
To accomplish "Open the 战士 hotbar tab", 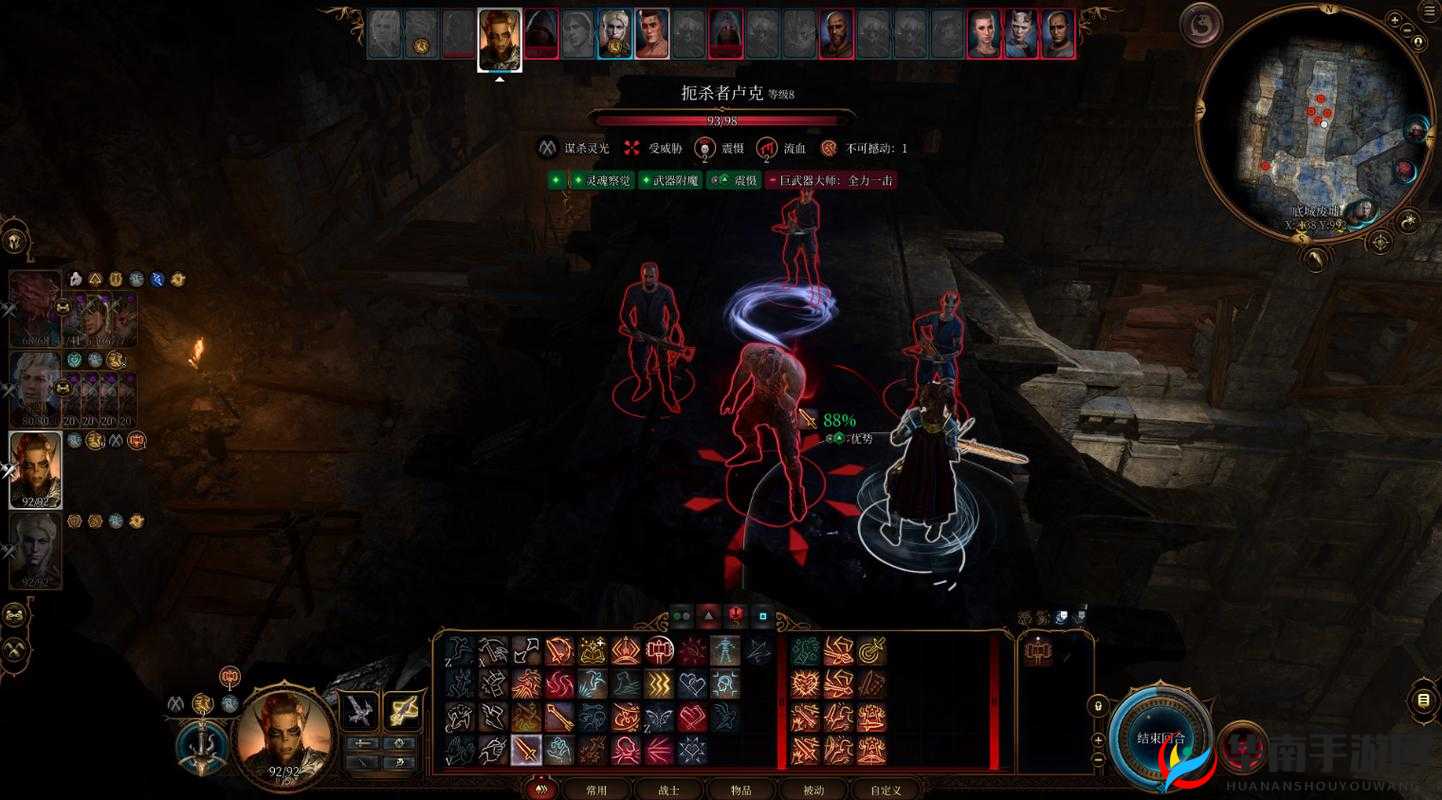I will coord(668,789).
